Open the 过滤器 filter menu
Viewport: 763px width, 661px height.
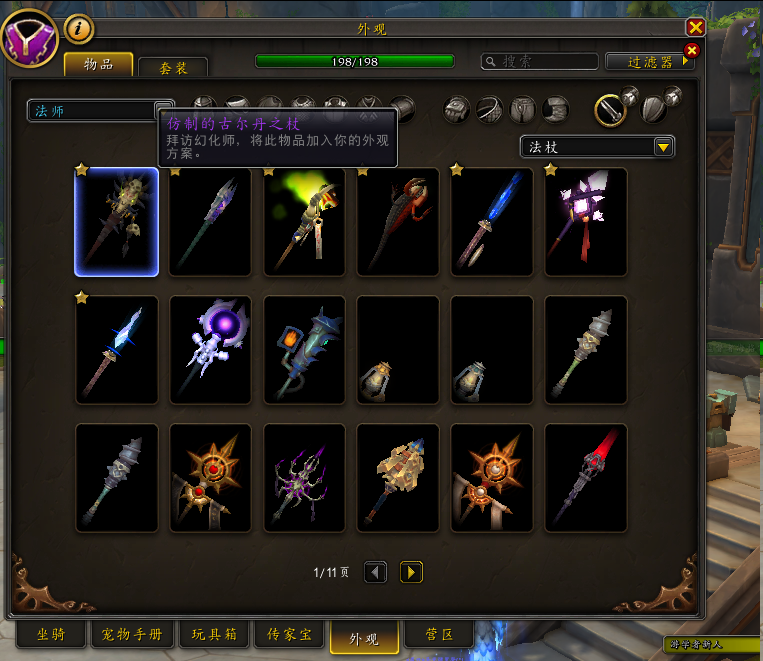[x=649, y=62]
